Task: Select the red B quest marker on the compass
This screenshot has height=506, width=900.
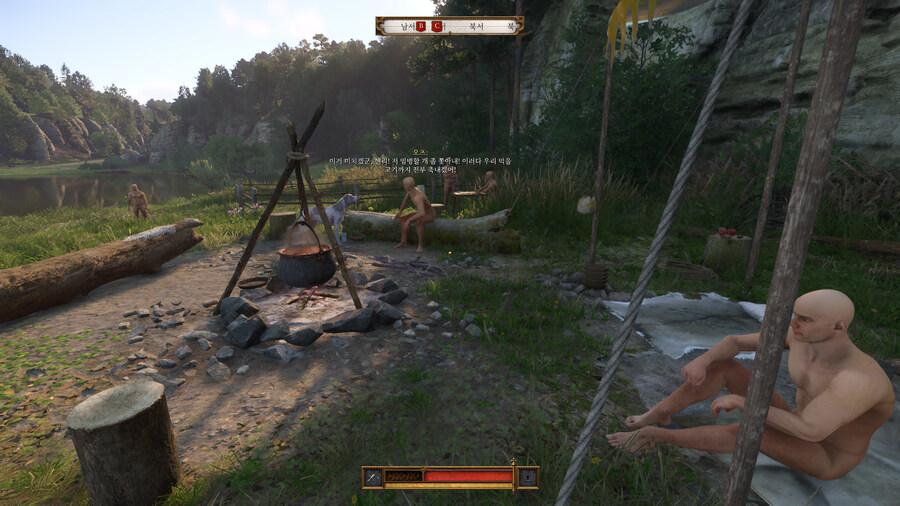Action: (x=421, y=26)
